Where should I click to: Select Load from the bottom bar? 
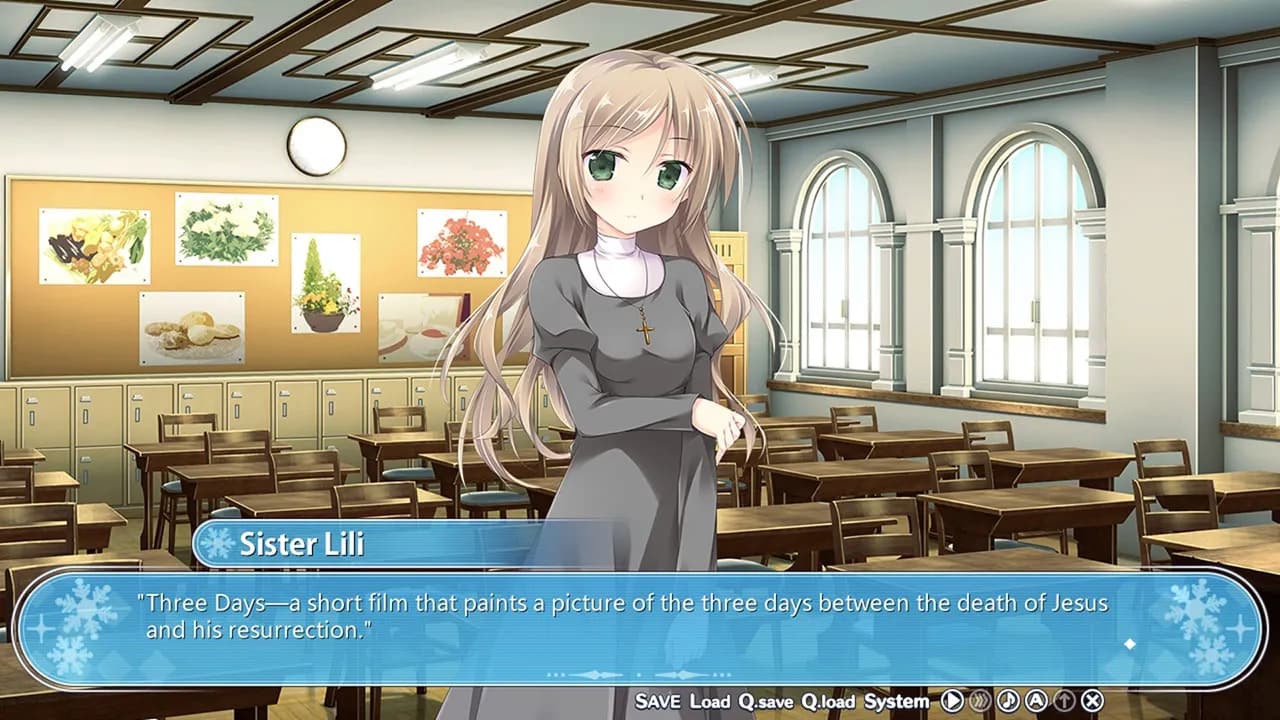pos(709,701)
